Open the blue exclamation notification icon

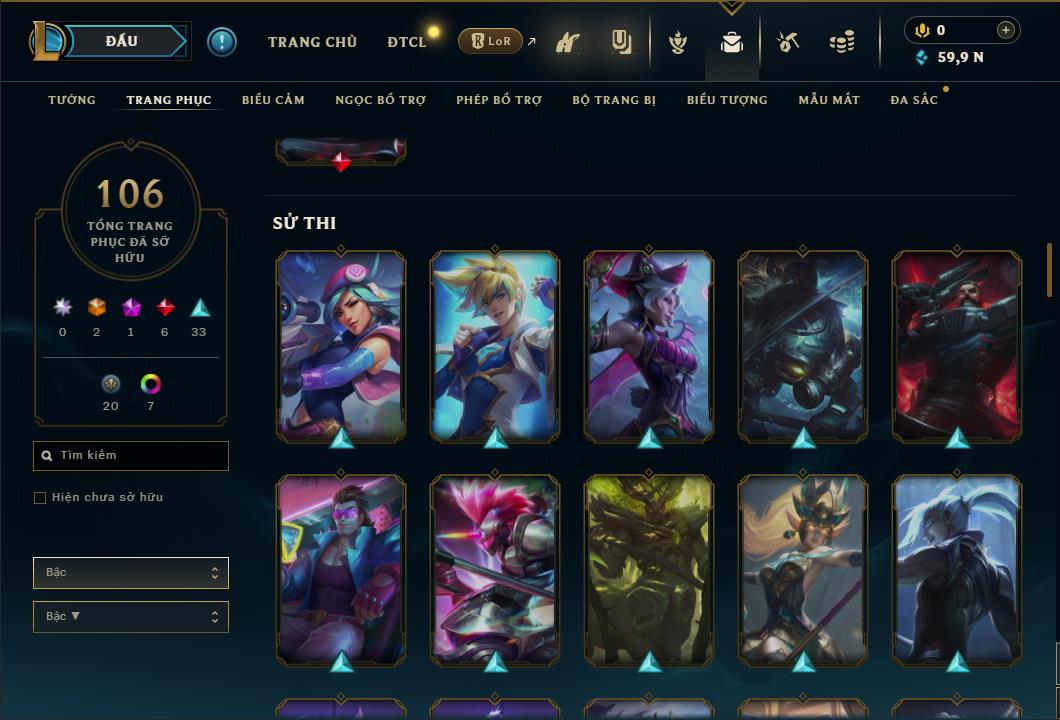pos(222,41)
